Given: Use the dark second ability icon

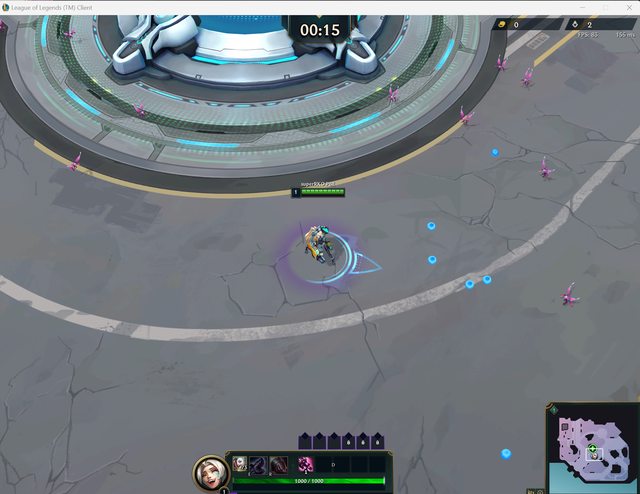Looking at the screenshot, I should [x=258, y=464].
